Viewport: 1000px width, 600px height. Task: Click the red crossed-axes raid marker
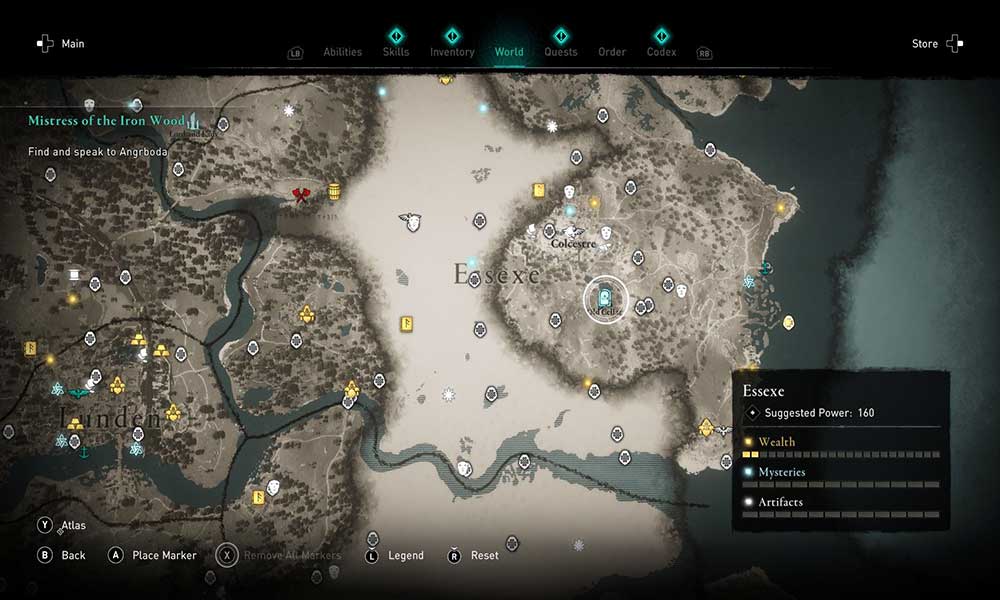pyautogui.click(x=302, y=194)
